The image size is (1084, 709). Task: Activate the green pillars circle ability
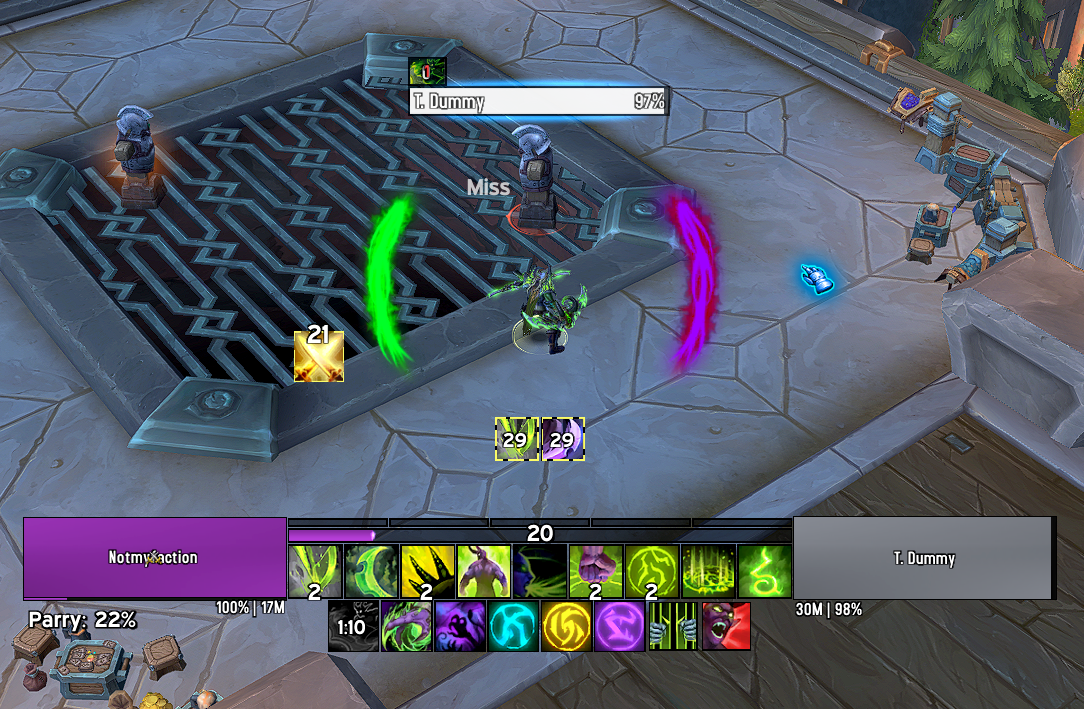(x=708, y=571)
